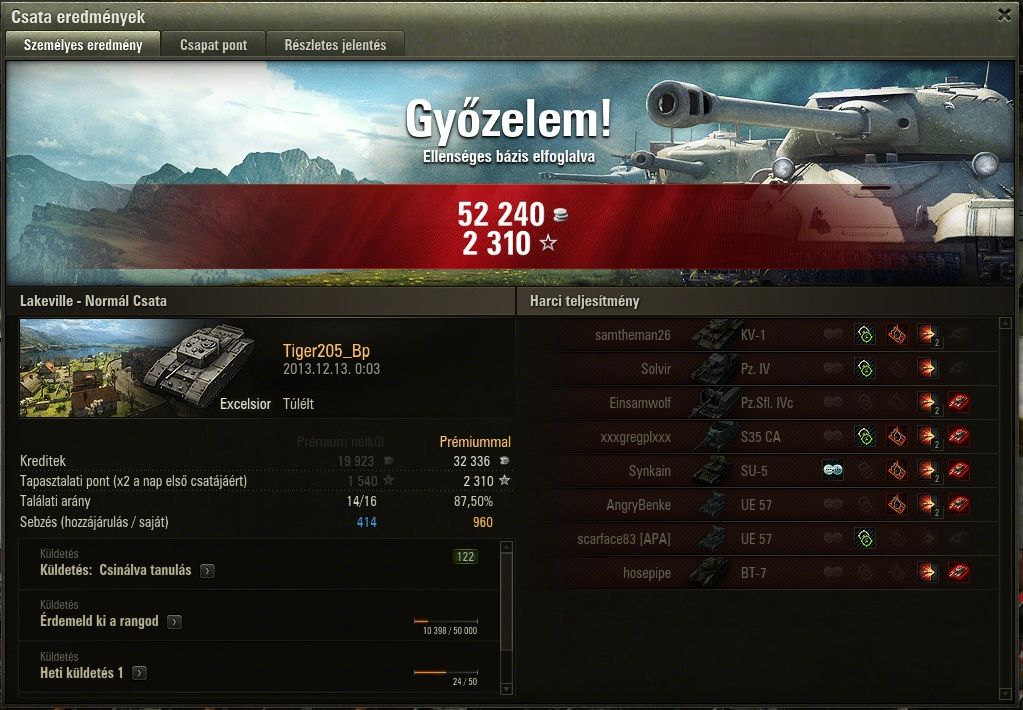Expand the Érdemeld ki a rangod mission
Screen dimensions: 1023x710
coord(174,622)
